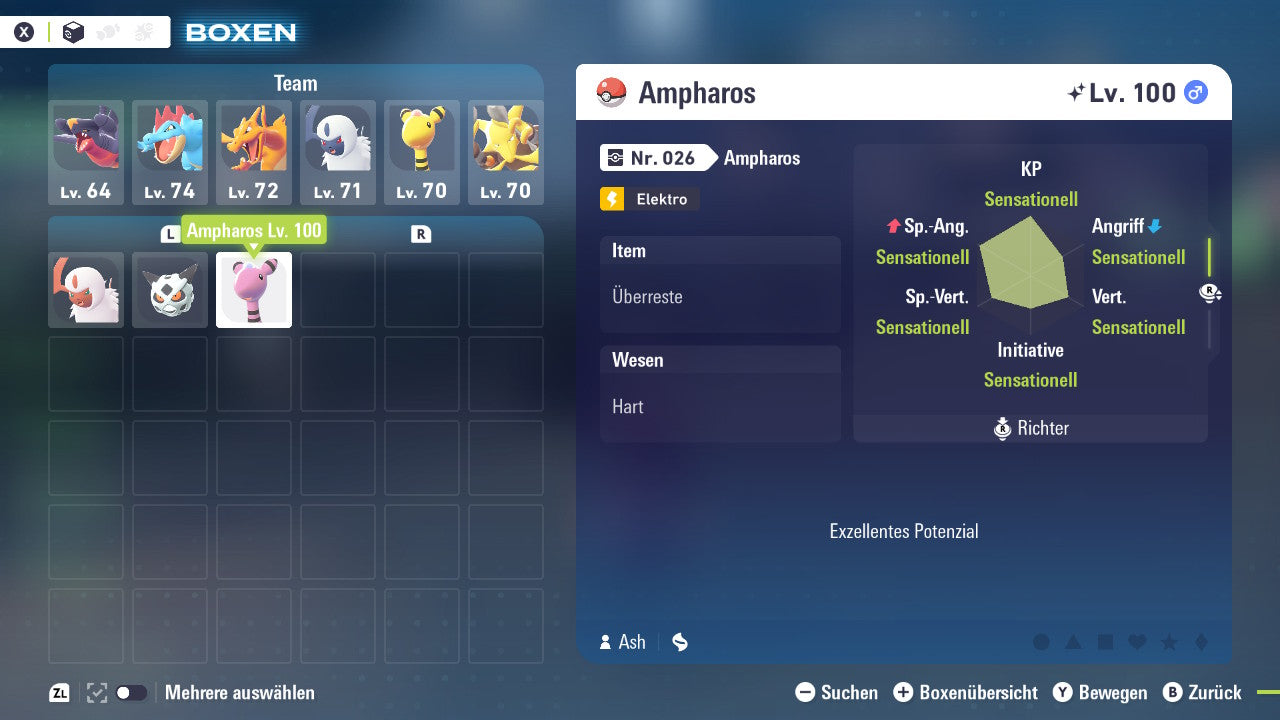This screenshot has height=720, width=1280.
Task: Mark Ampharos with the circle symbol
Action: tap(1041, 641)
